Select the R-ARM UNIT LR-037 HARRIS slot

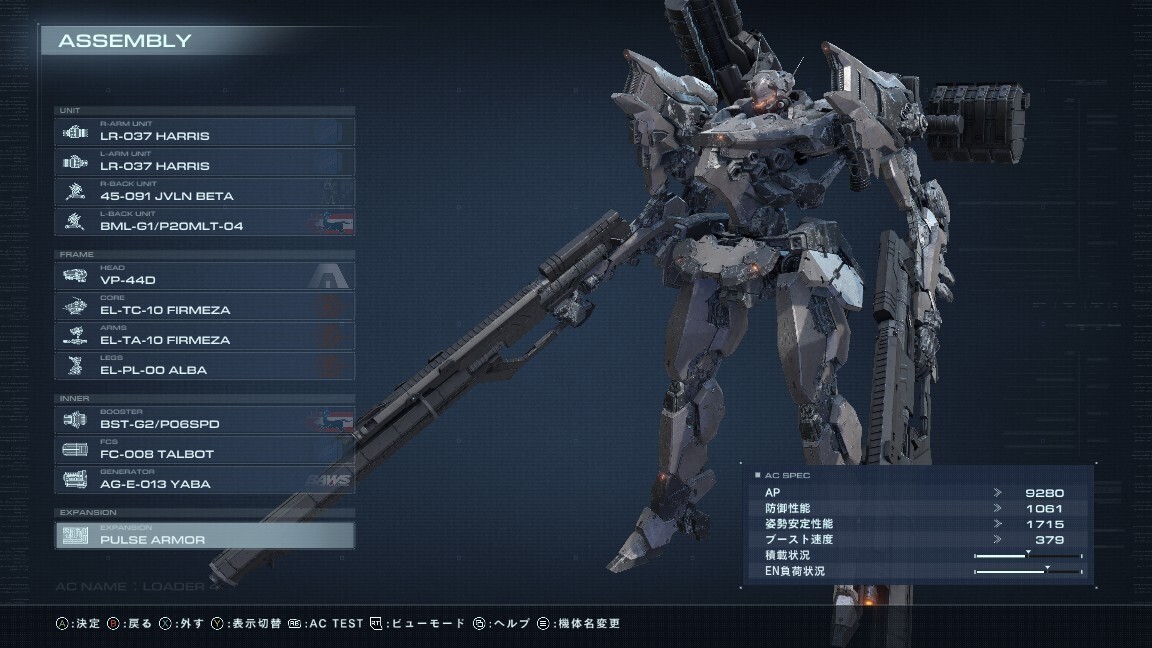pos(204,132)
